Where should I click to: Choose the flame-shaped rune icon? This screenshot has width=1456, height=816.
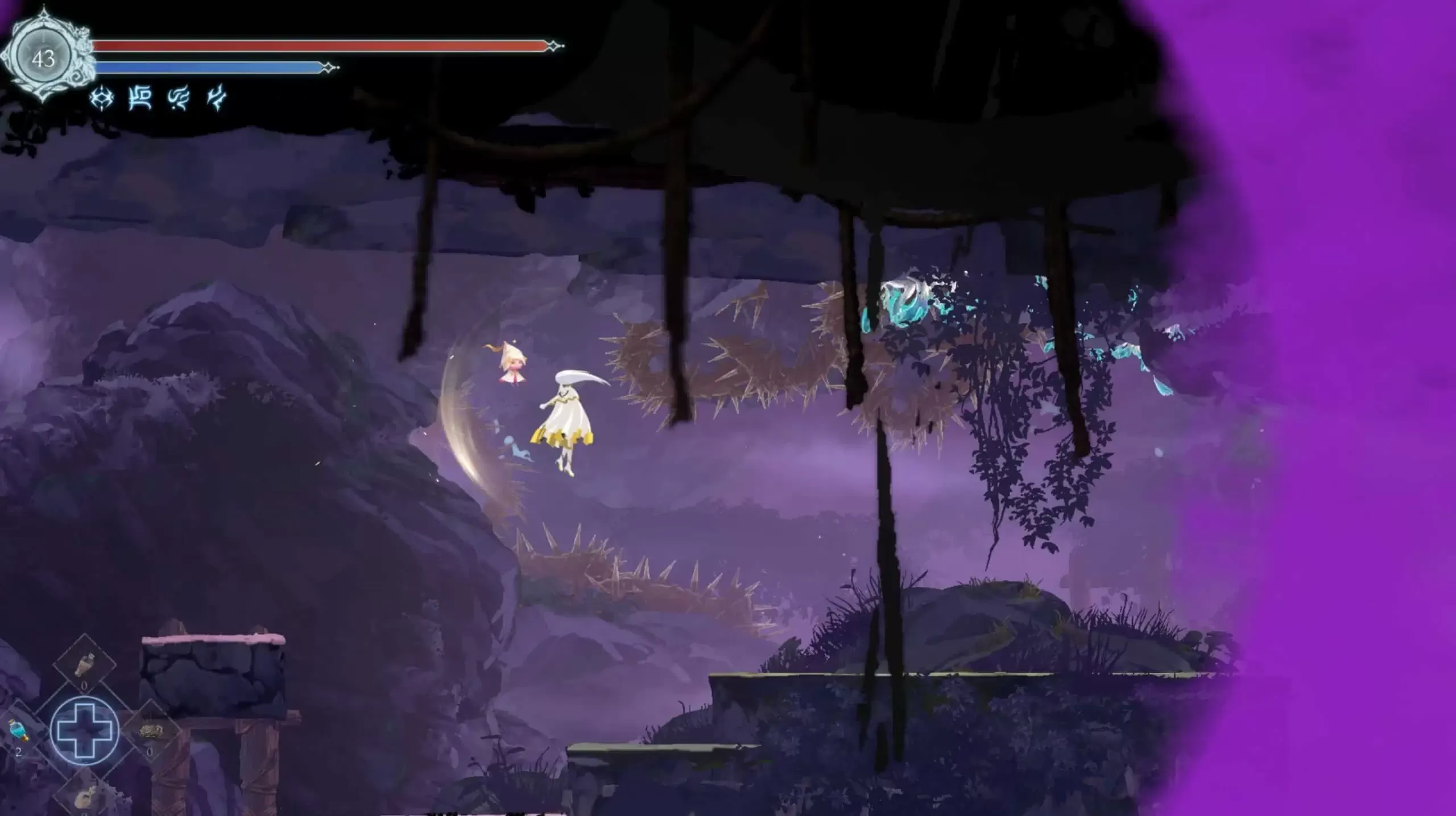pos(178,99)
